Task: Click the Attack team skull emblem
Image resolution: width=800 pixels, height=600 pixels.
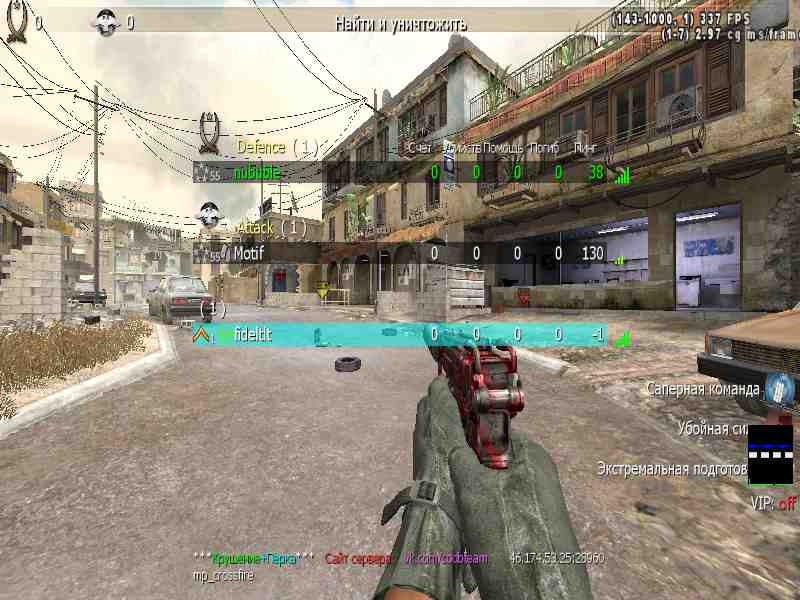Action: click(208, 214)
